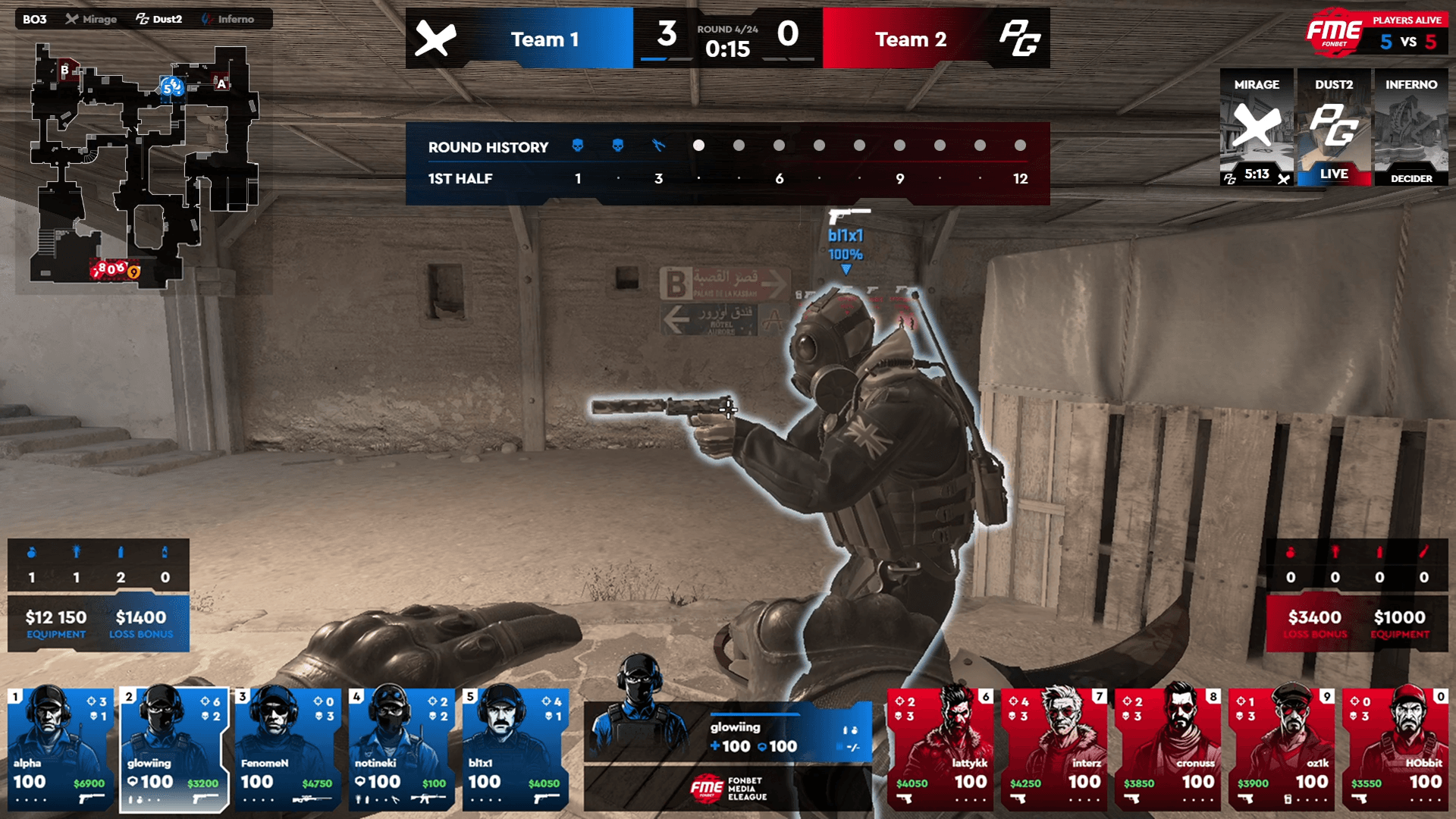Choose glowiing's player card in the bottom row
The height and width of the screenshot is (819, 1456).
pyautogui.click(x=174, y=748)
